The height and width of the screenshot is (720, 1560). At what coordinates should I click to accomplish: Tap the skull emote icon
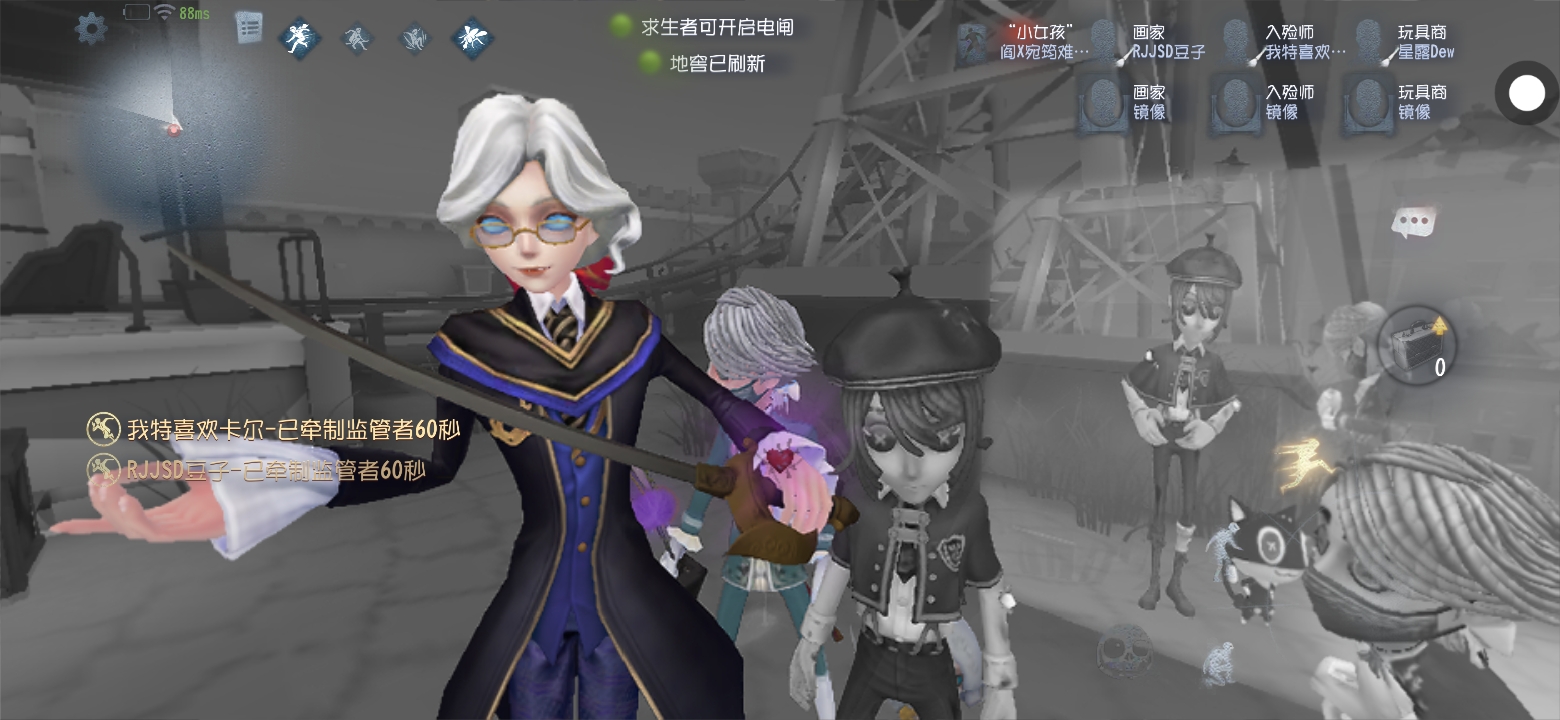point(1124,651)
